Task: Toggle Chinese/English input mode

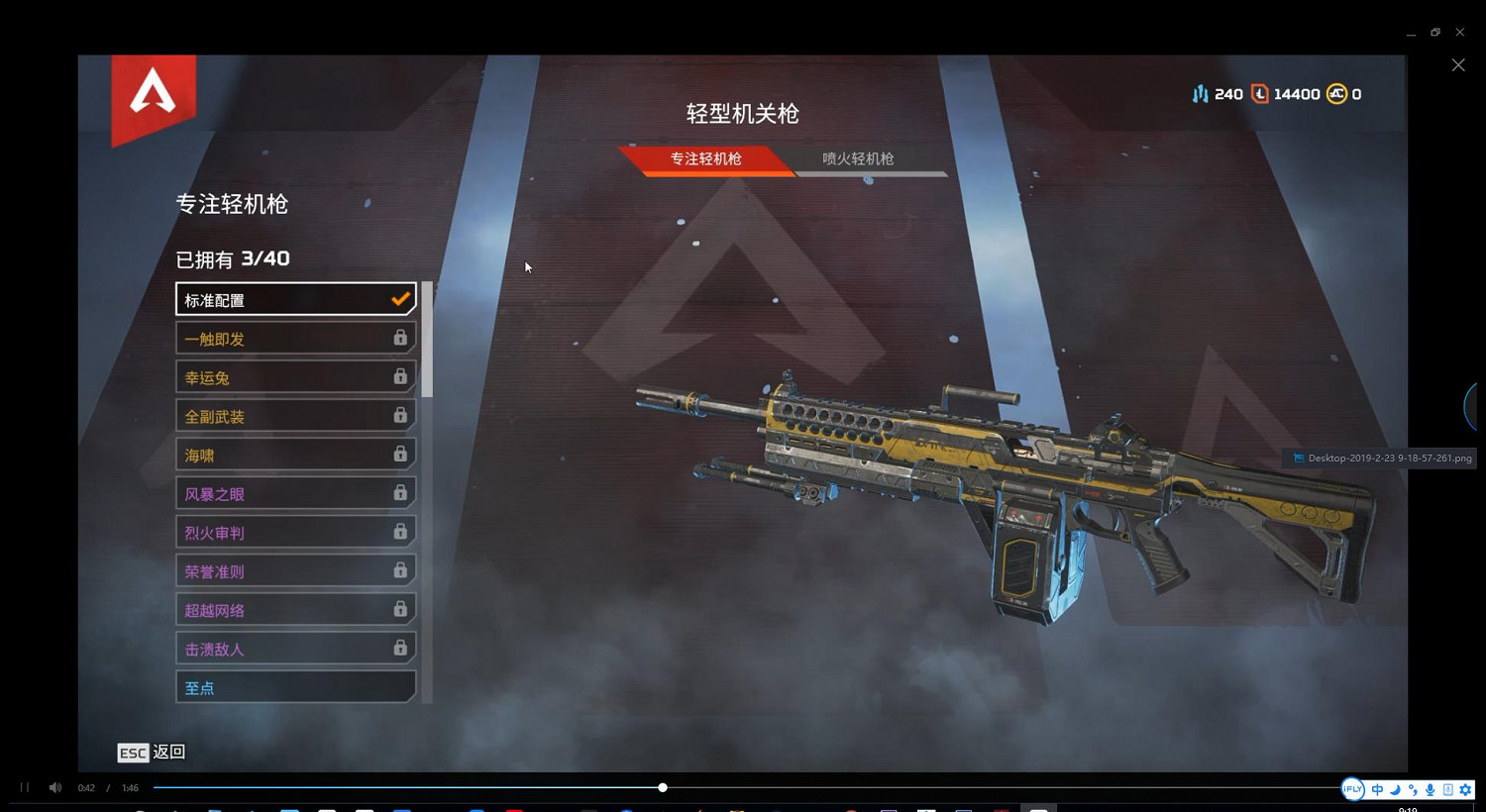Action: (x=1377, y=789)
